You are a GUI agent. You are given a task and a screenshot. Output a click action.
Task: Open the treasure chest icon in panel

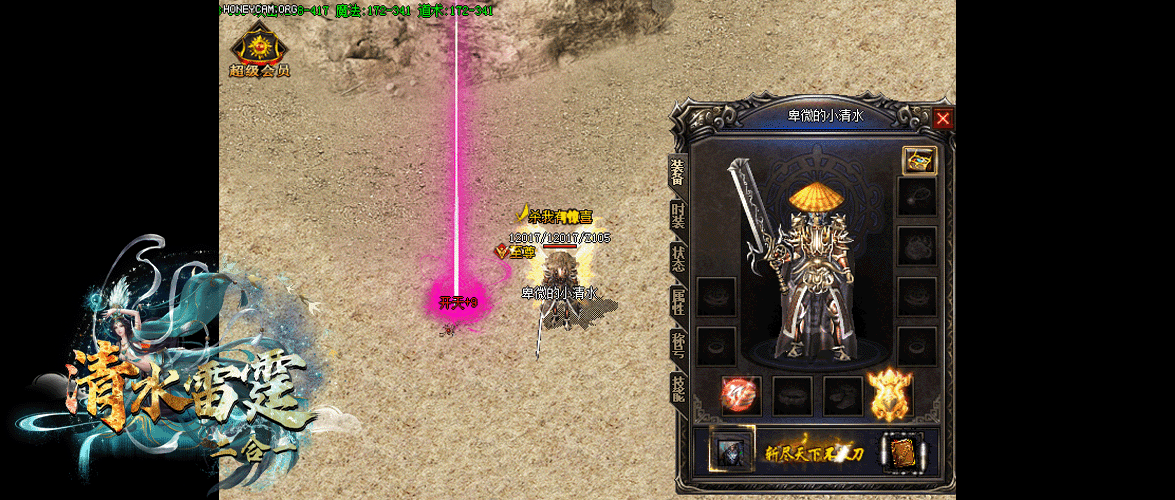pyautogui.click(x=919, y=160)
